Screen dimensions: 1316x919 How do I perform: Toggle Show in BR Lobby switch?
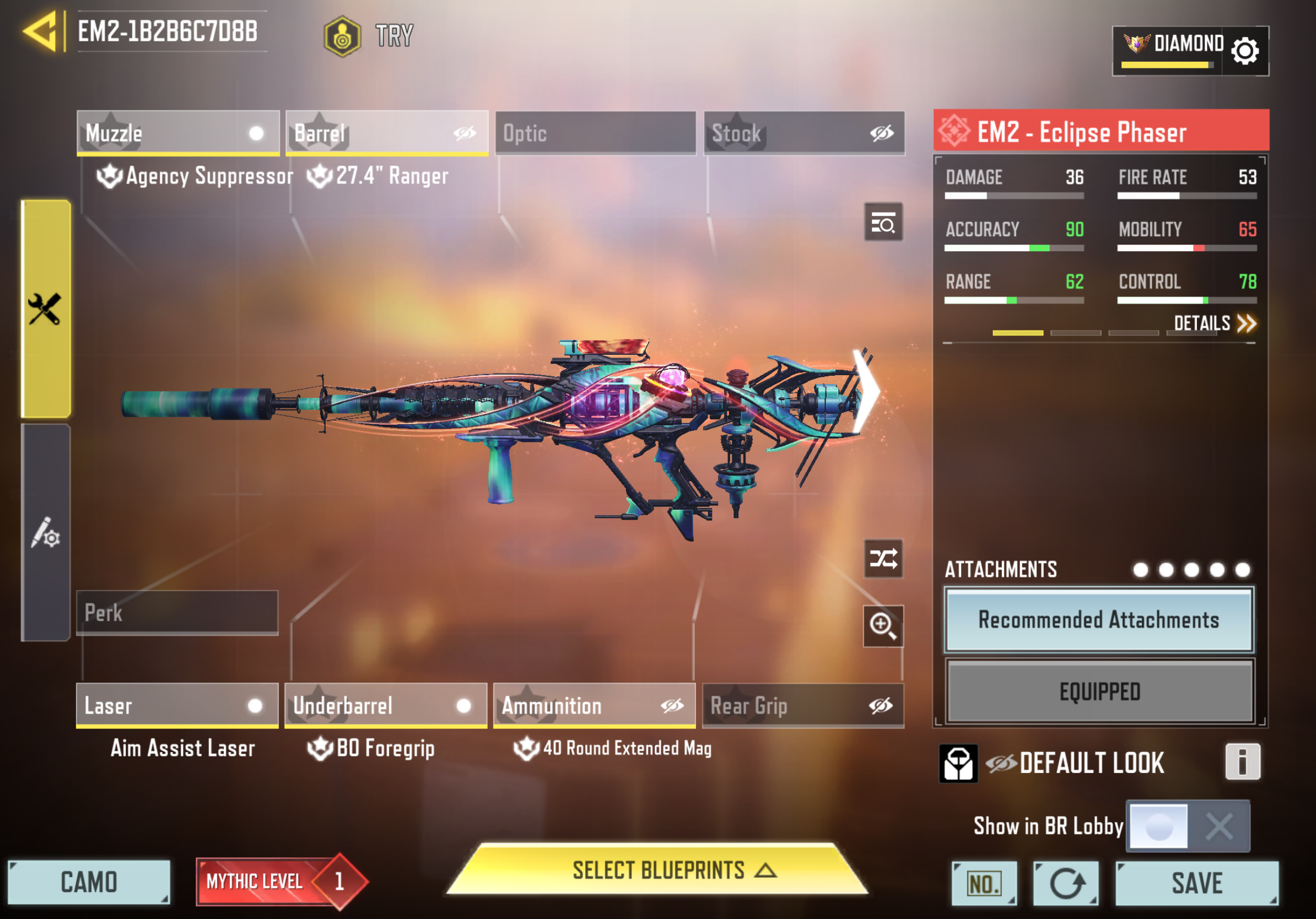tap(1187, 826)
